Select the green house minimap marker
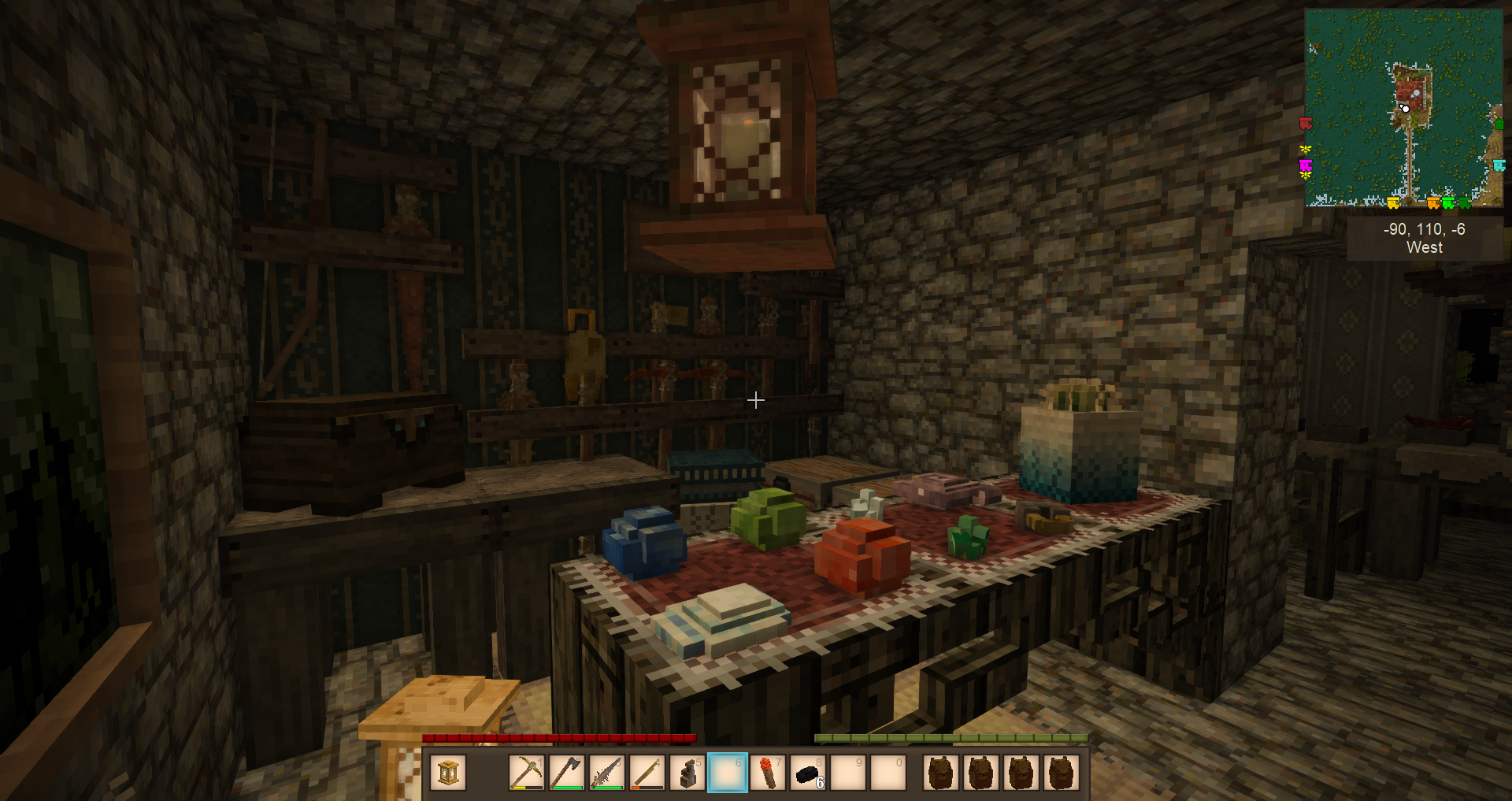This screenshot has height=801, width=1512. click(1499, 124)
